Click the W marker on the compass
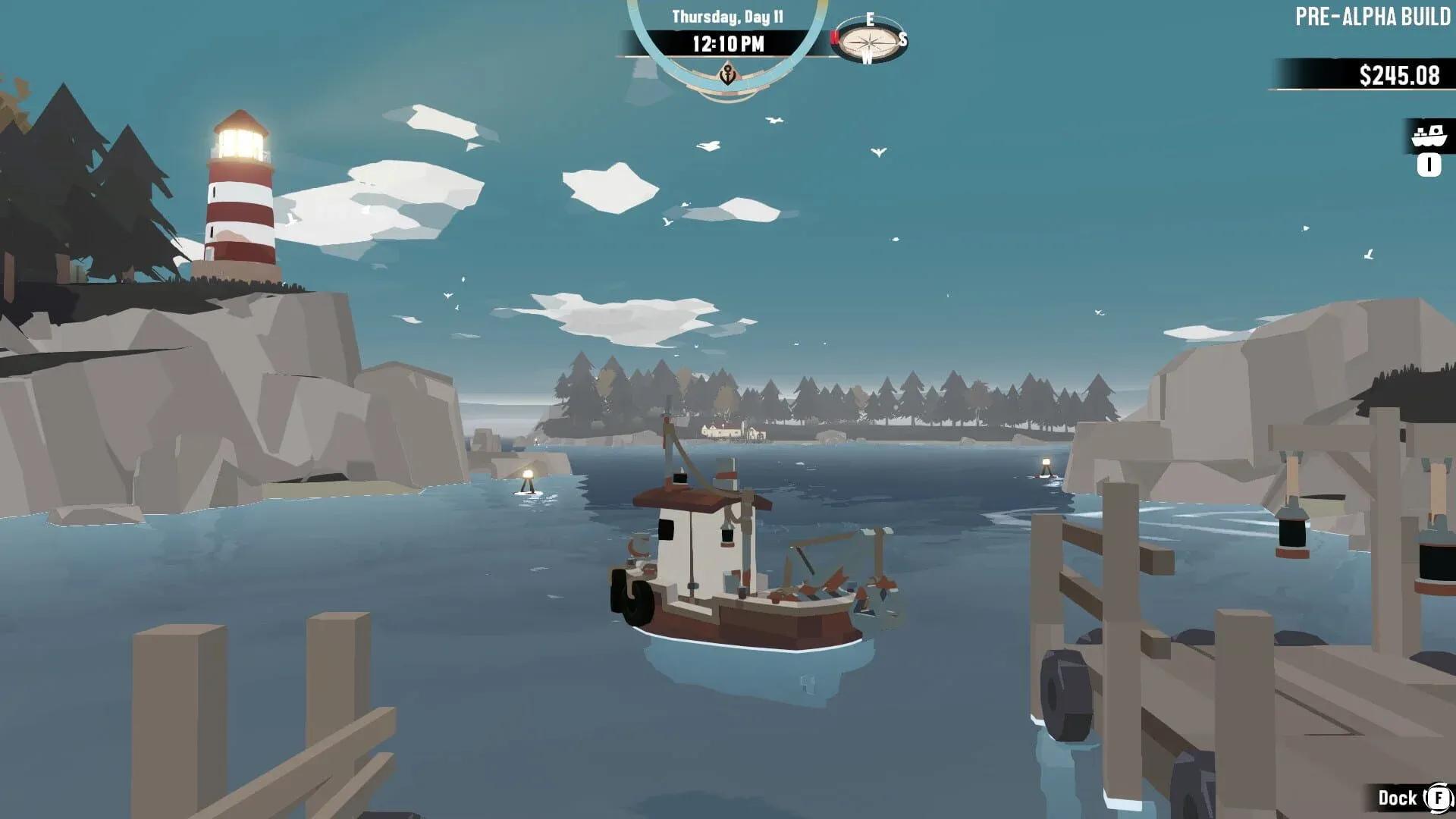Viewport: 1456px width, 819px height. tap(867, 58)
